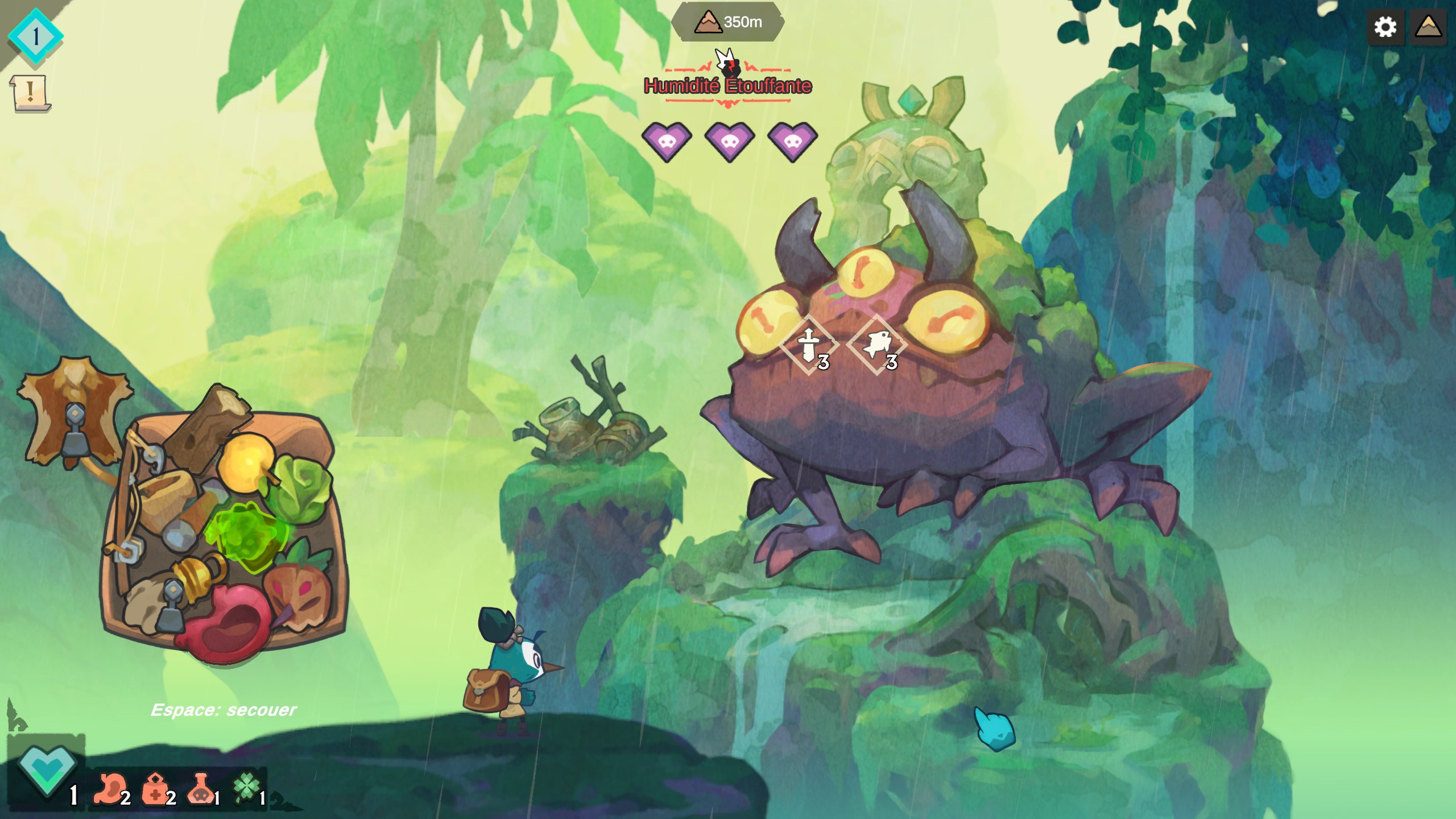
Task: Click the blue diamond level badge
Action: [35, 36]
